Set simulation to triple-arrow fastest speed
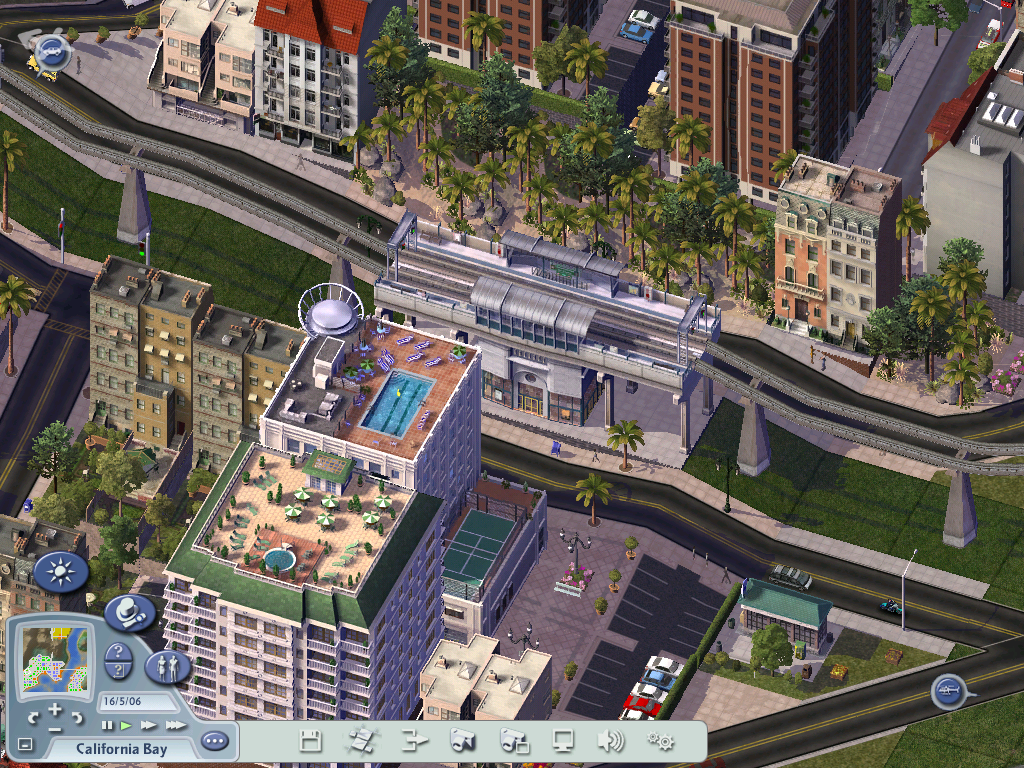 [175, 725]
